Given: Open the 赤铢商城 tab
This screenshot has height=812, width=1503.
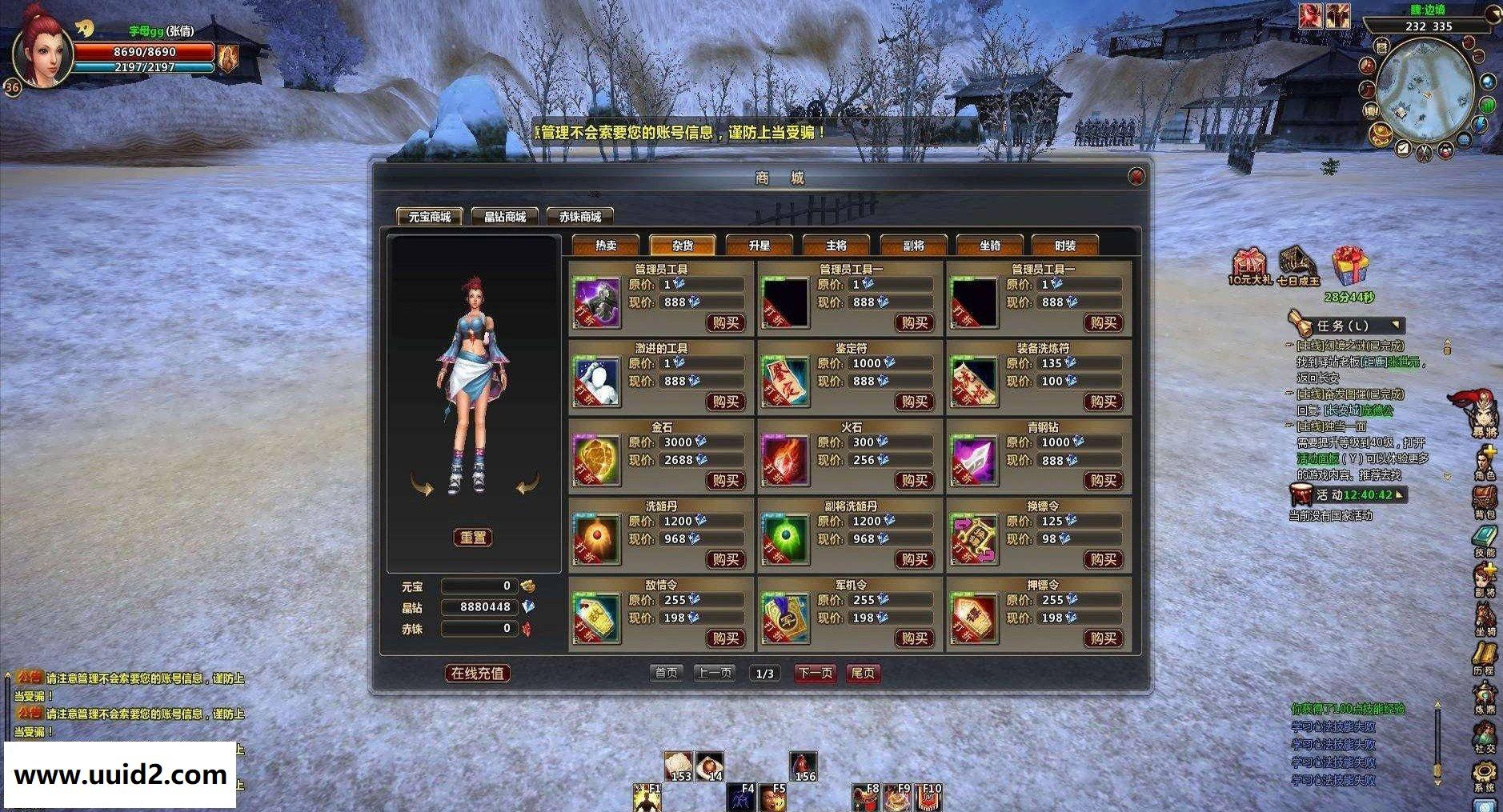Looking at the screenshot, I should point(580,217).
